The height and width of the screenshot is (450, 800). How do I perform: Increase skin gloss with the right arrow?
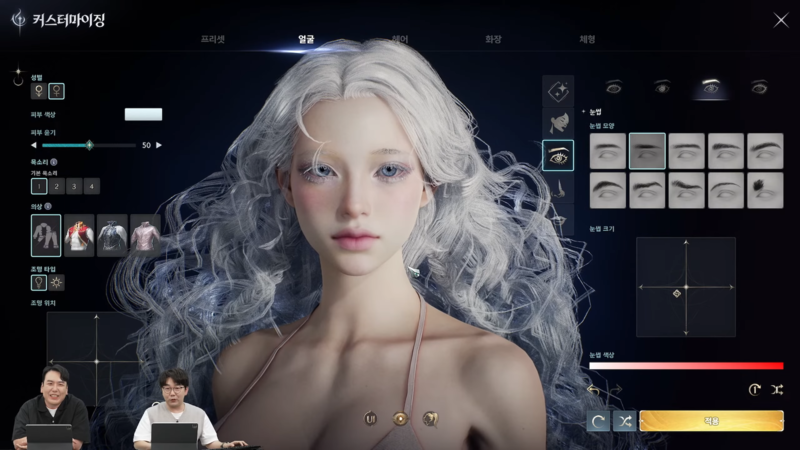(x=158, y=145)
